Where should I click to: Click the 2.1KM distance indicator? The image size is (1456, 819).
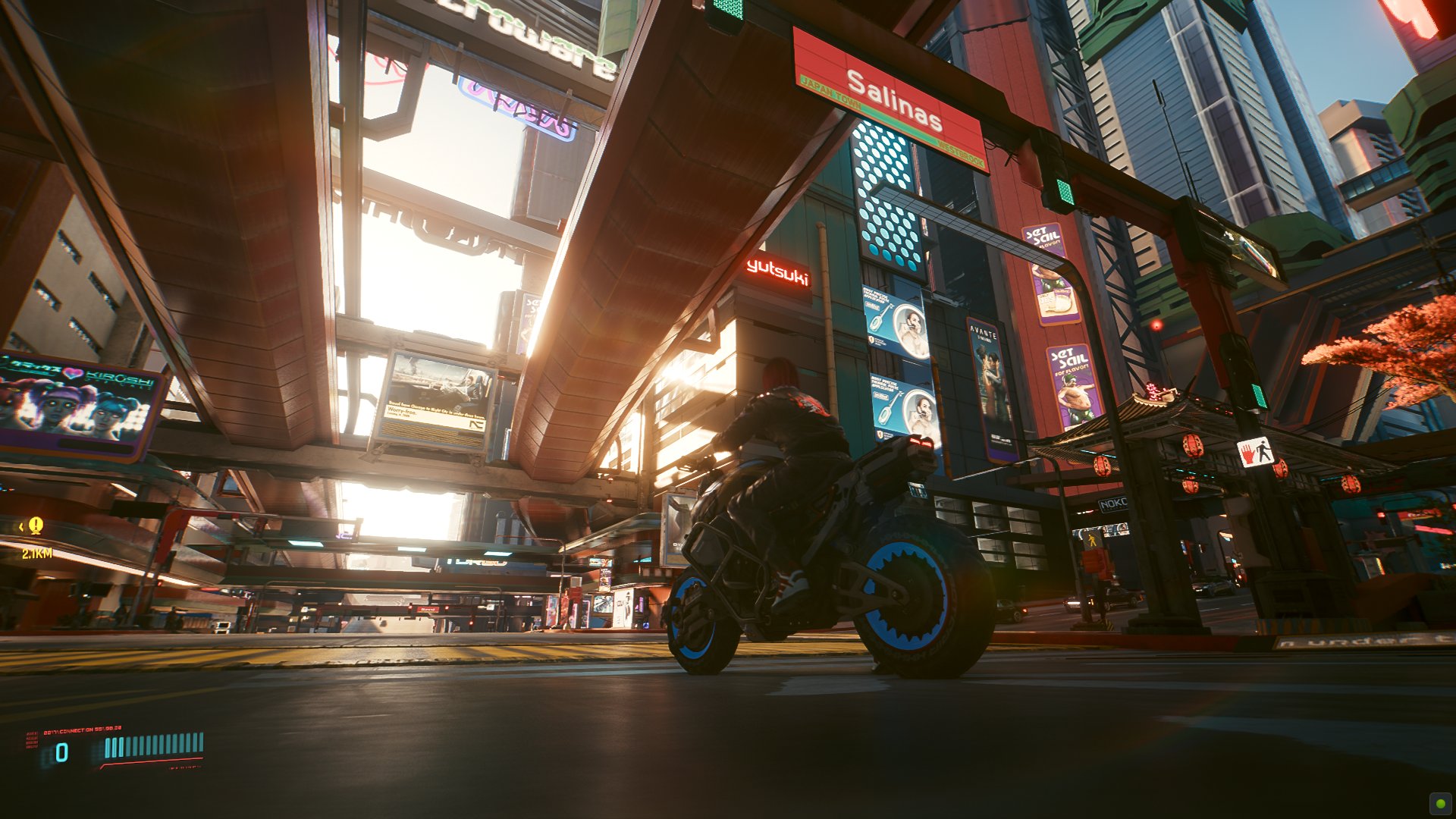pyautogui.click(x=36, y=554)
